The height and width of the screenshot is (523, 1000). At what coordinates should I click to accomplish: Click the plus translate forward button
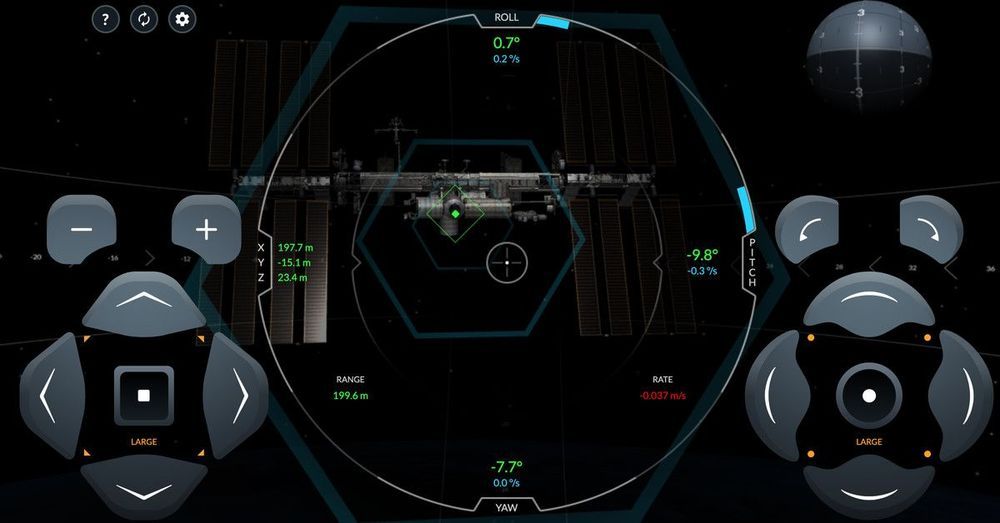point(206,230)
